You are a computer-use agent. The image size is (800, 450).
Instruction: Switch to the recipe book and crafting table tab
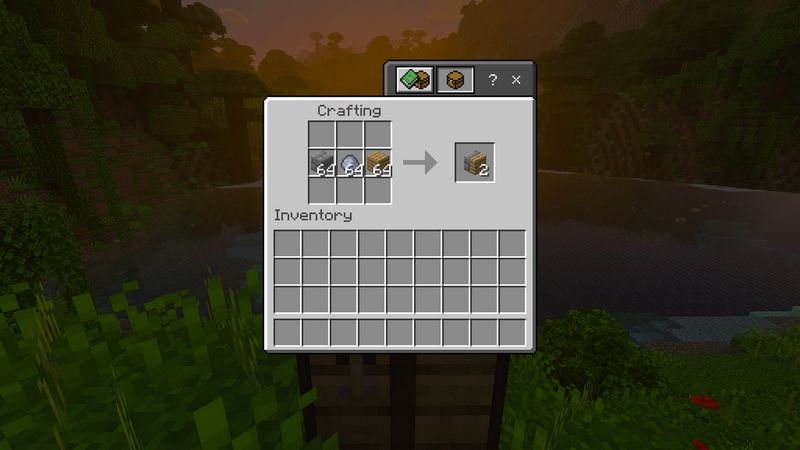[414, 80]
